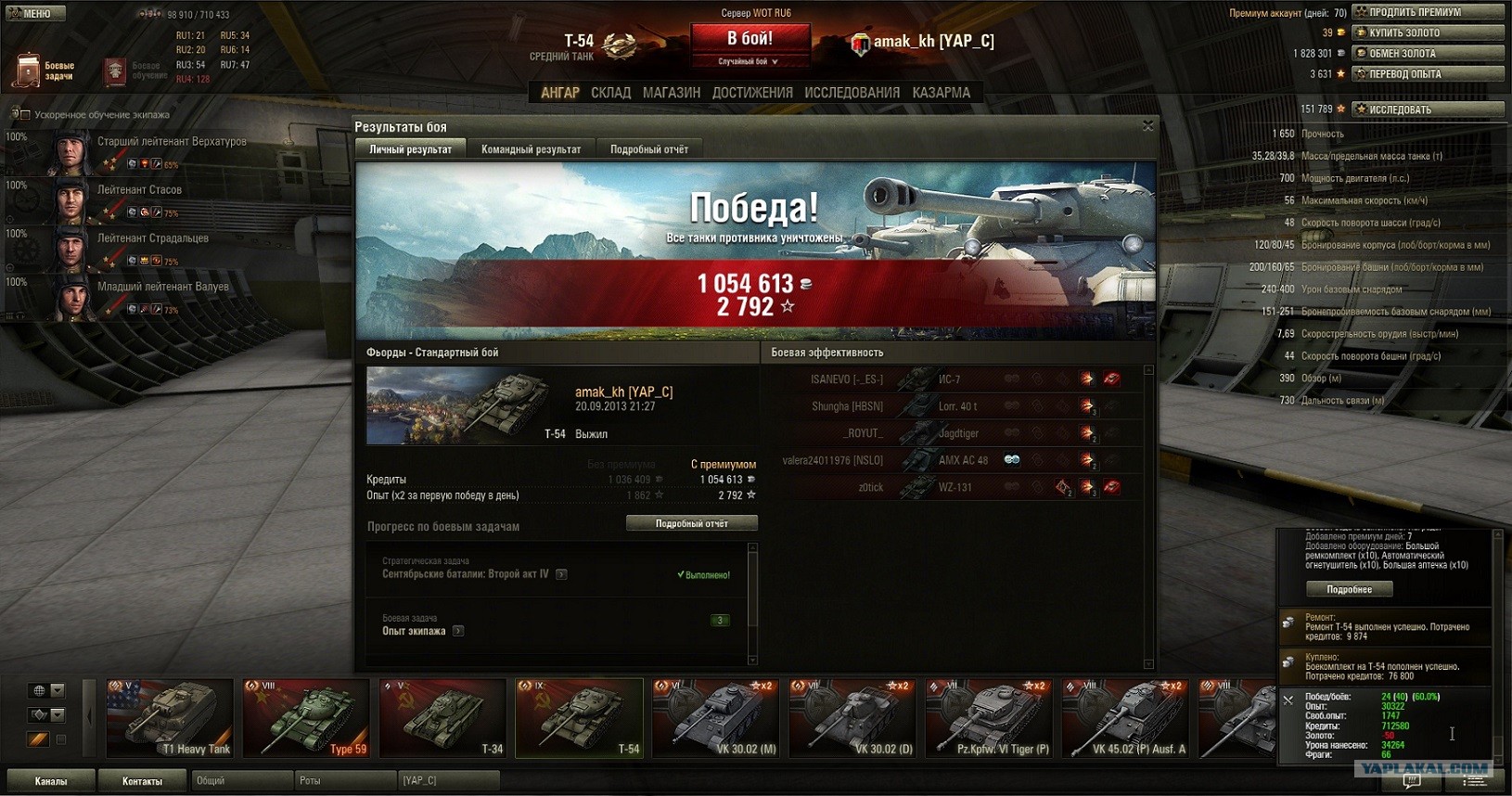
Task: Open the МЕНЮ button
Action: tap(34, 14)
